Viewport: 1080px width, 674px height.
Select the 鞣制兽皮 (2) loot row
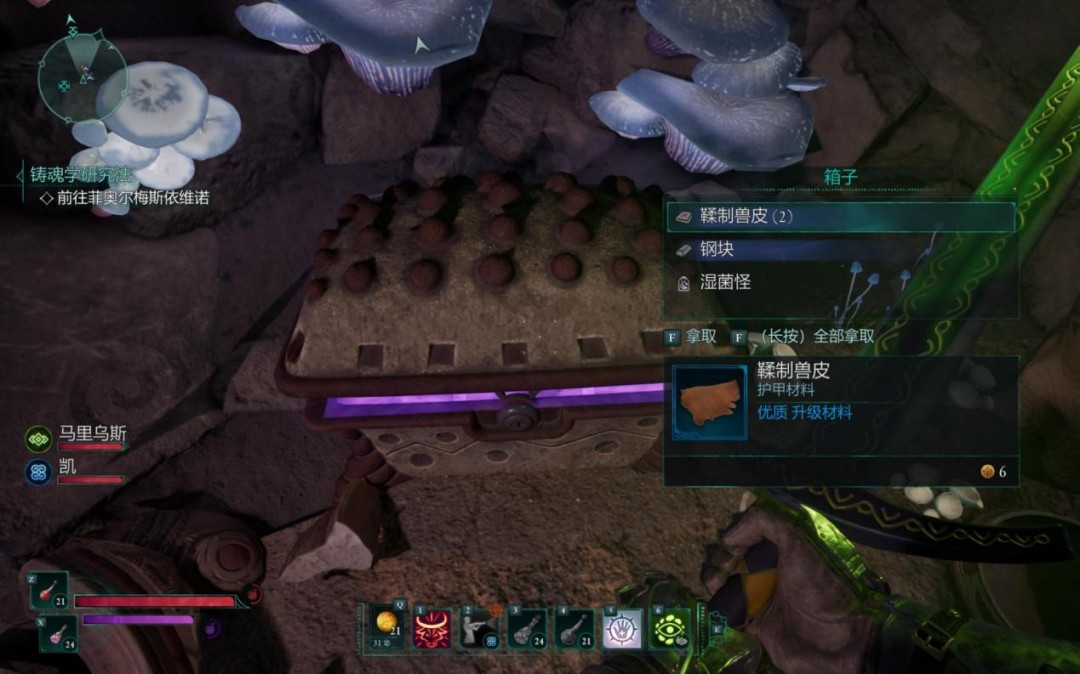click(x=840, y=216)
